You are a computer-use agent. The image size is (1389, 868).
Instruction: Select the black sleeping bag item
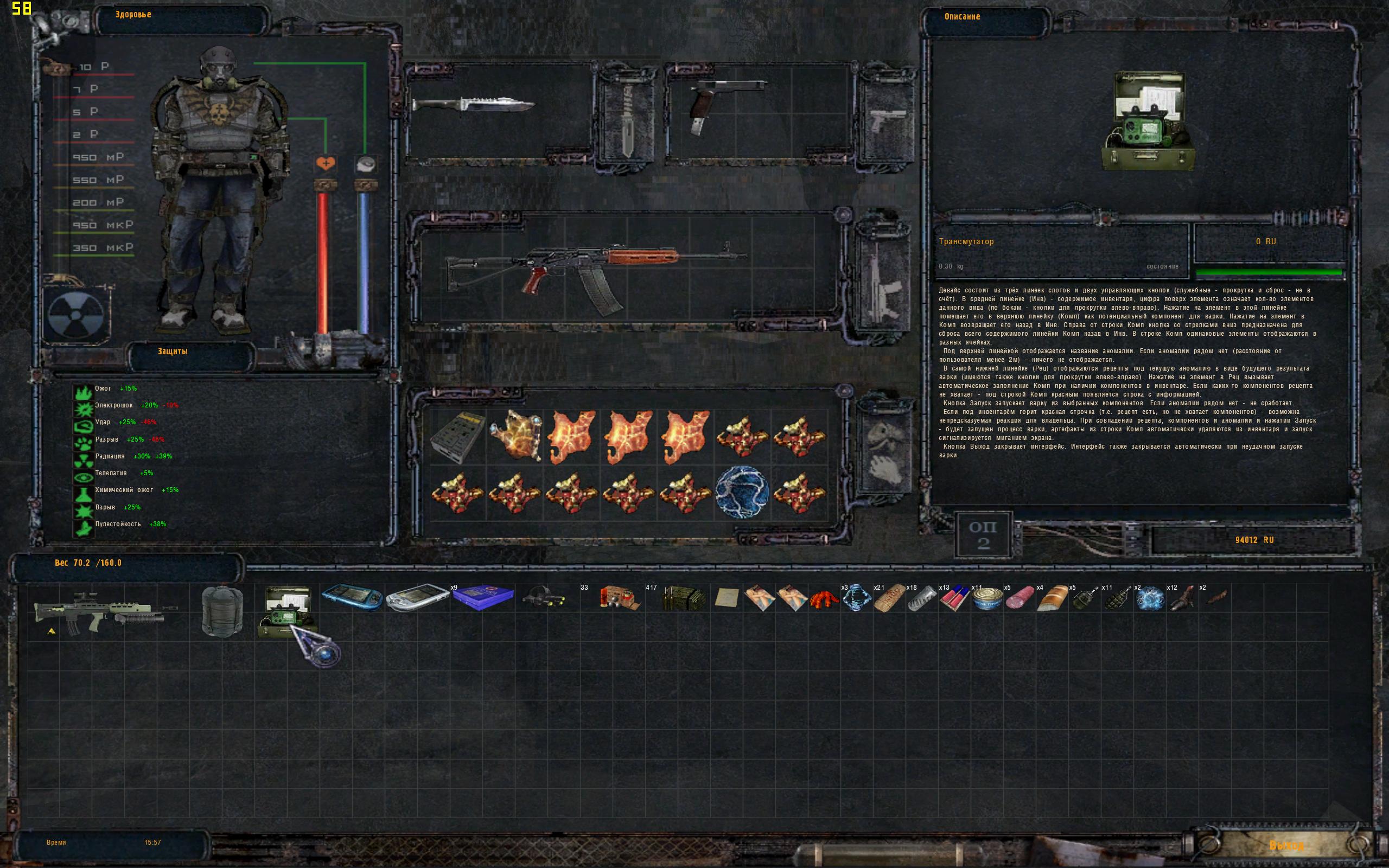(x=222, y=611)
